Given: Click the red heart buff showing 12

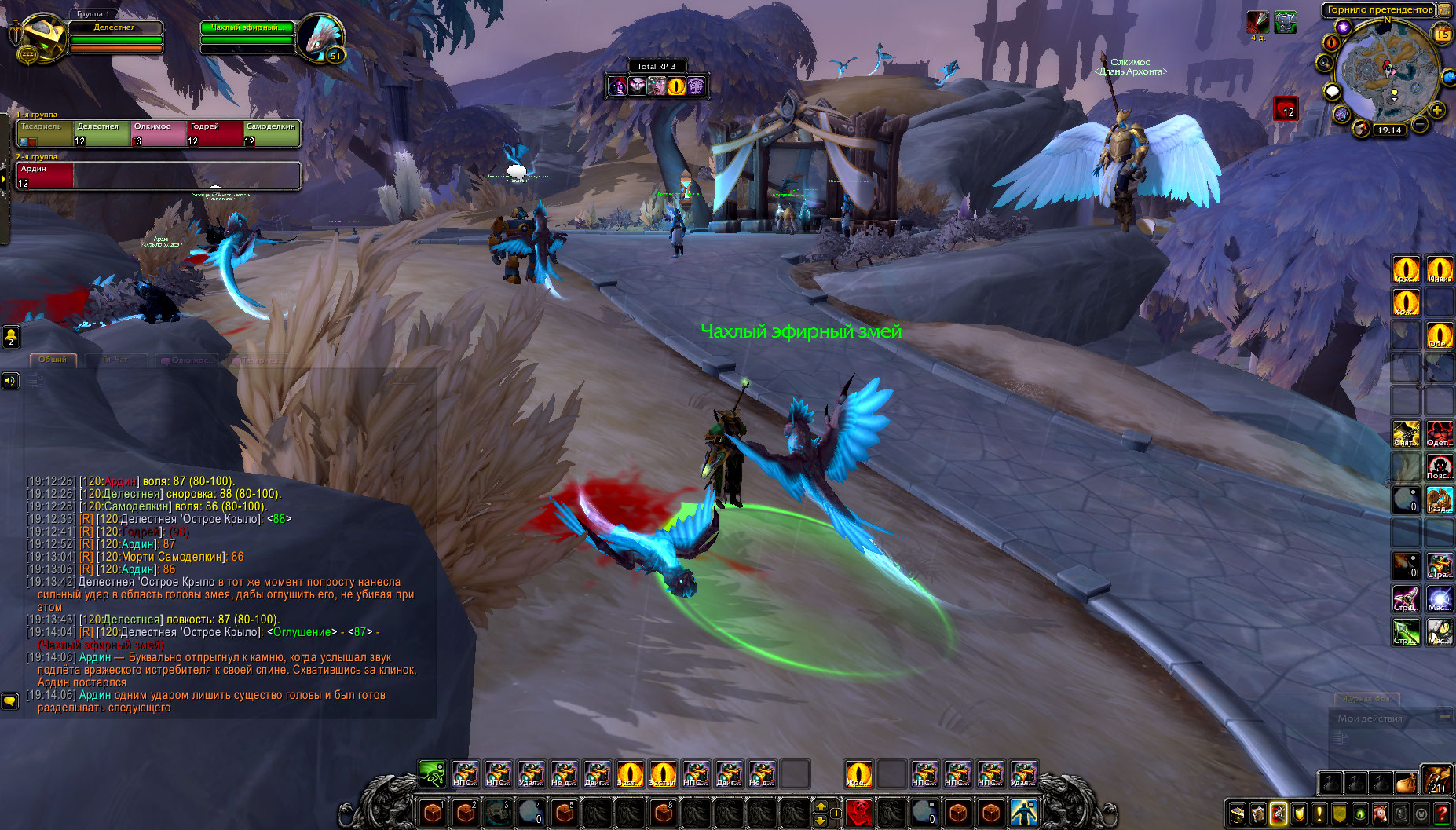Looking at the screenshot, I should pyautogui.click(x=1285, y=108).
